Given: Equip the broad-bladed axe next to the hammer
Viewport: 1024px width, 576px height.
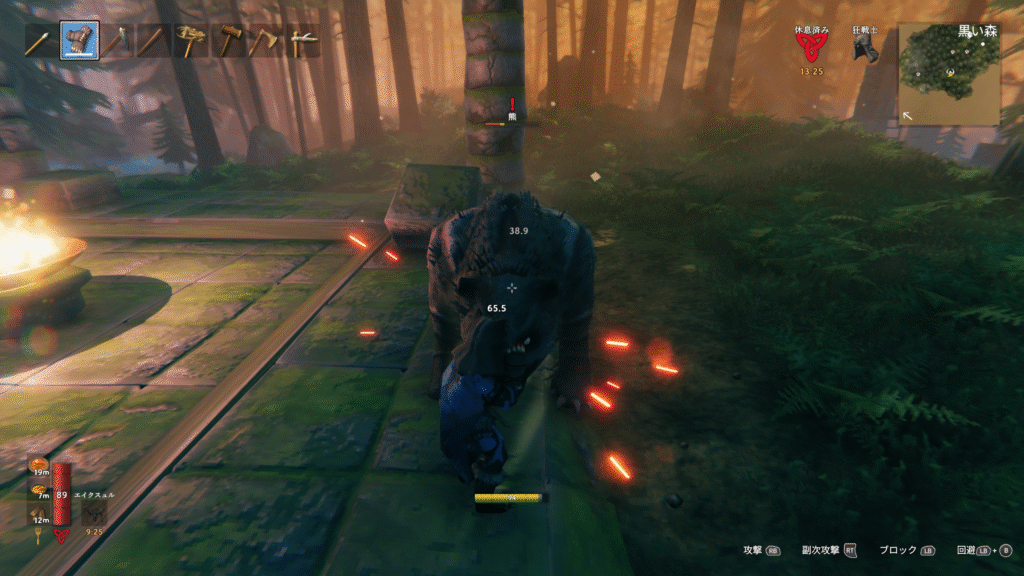Looking at the screenshot, I should tap(264, 41).
